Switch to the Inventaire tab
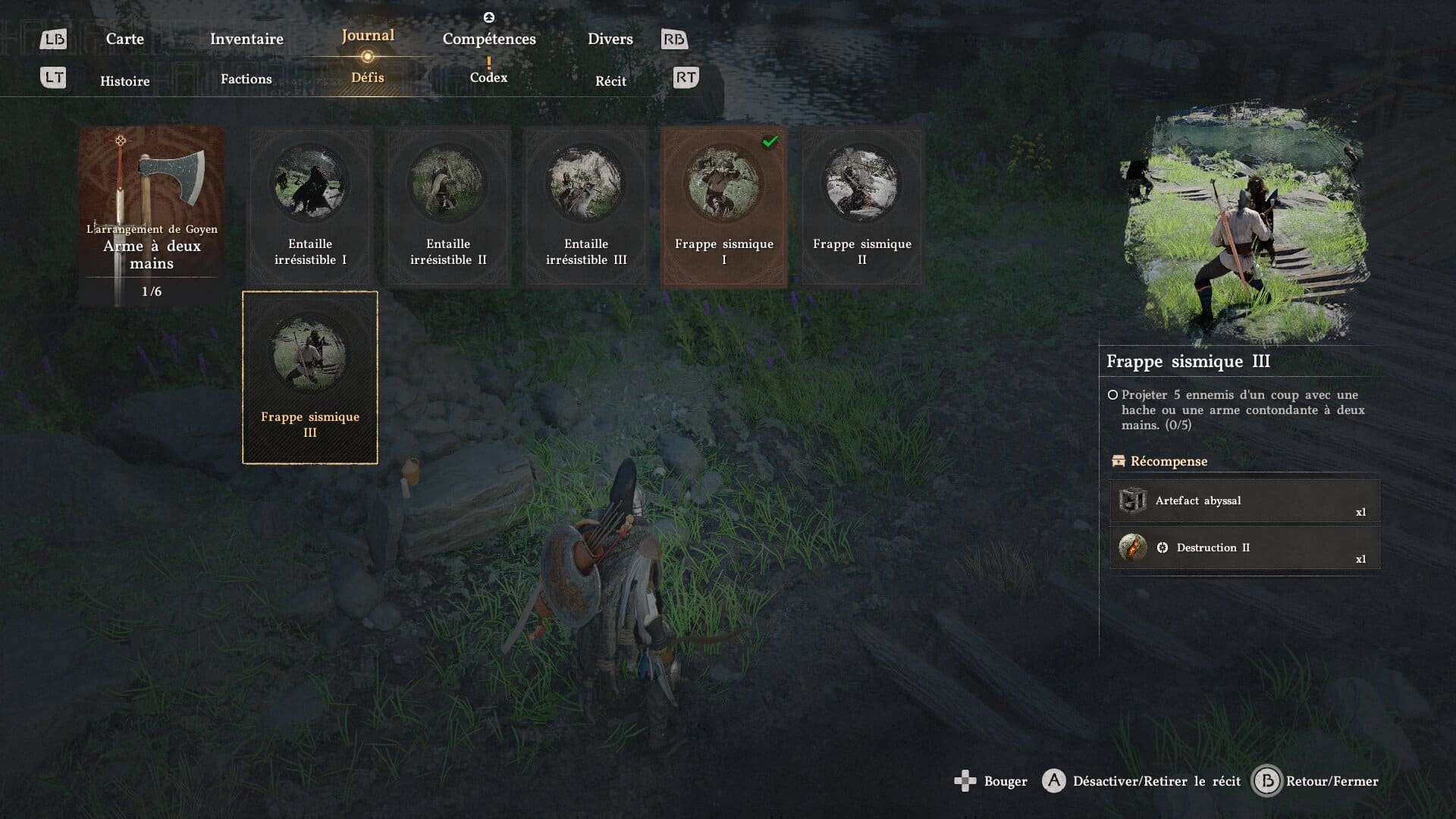 pos(246,39)
